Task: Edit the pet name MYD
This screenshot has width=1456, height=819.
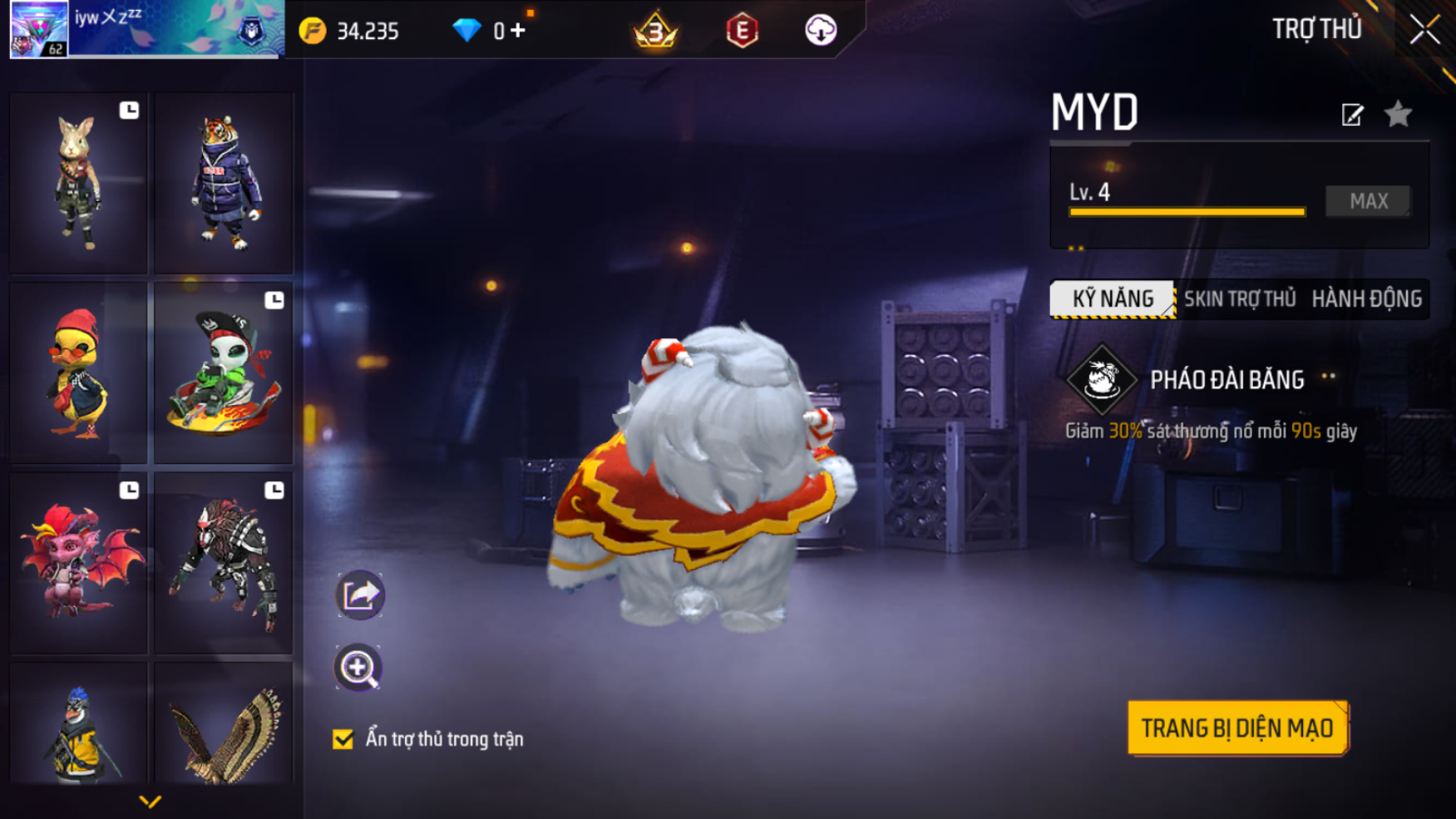Action: [x=1352, y=115]
